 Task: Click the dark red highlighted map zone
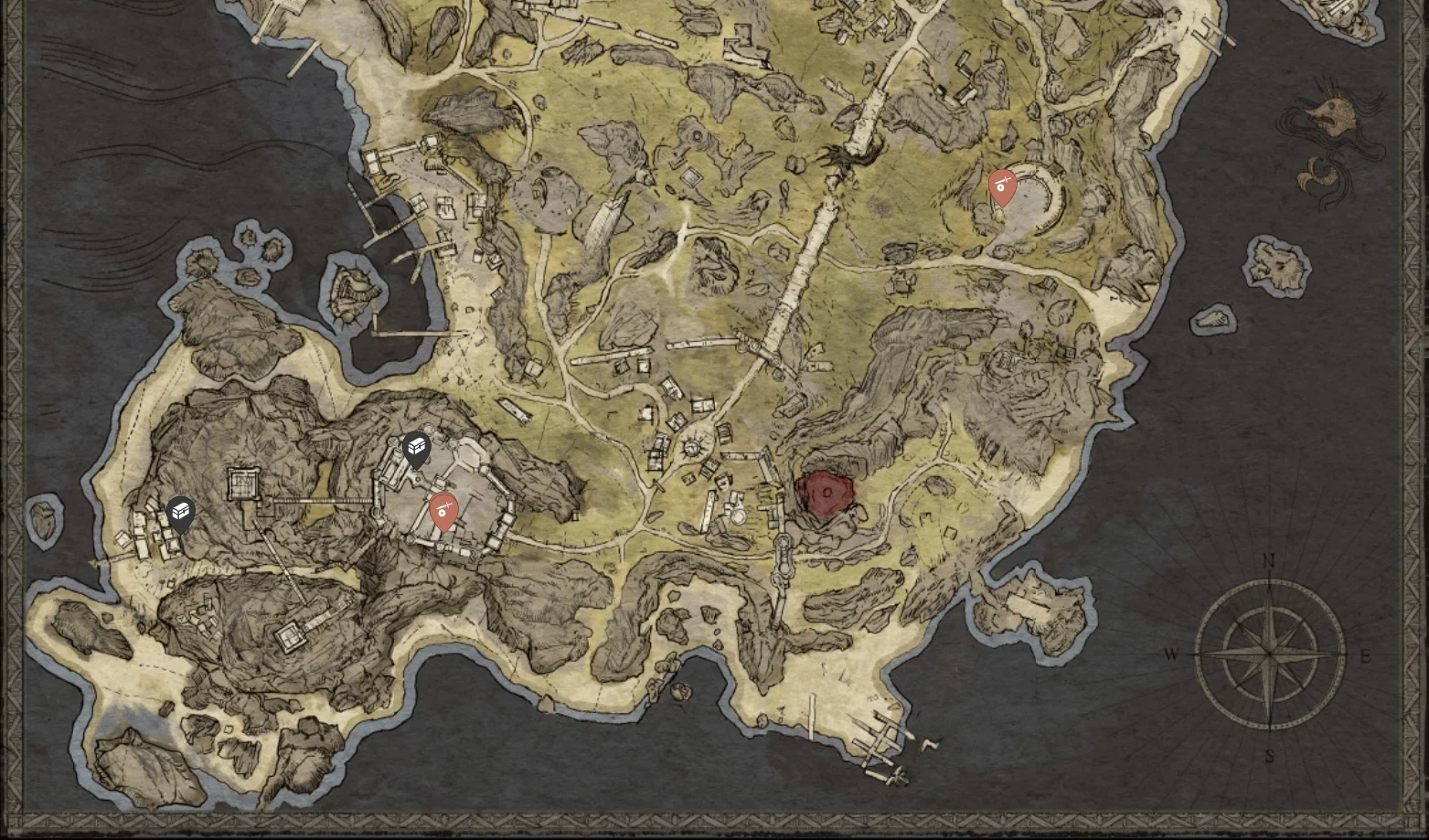825,494
